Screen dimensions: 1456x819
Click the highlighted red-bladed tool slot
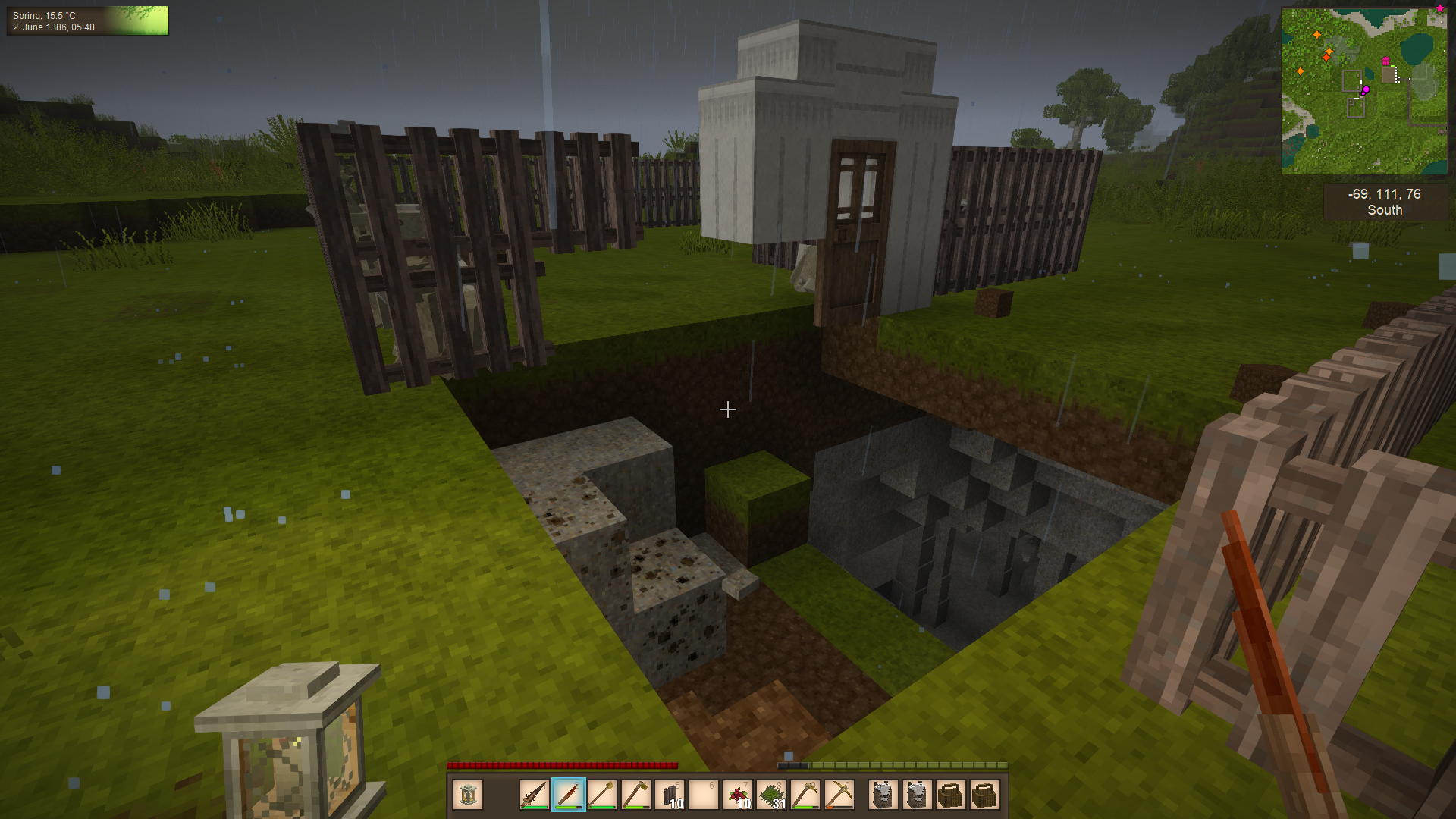568,795
